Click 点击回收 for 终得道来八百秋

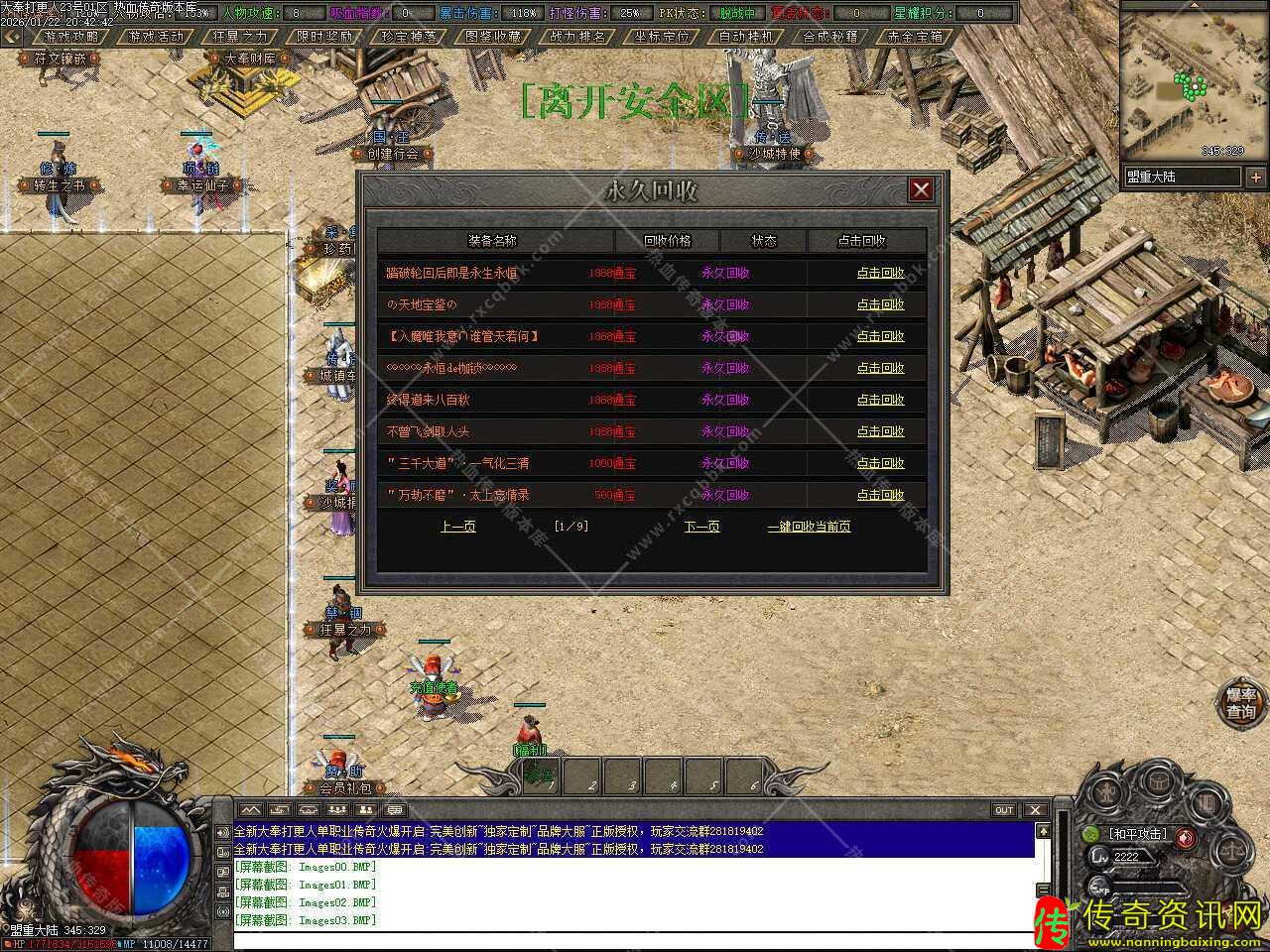coord(880,400)
